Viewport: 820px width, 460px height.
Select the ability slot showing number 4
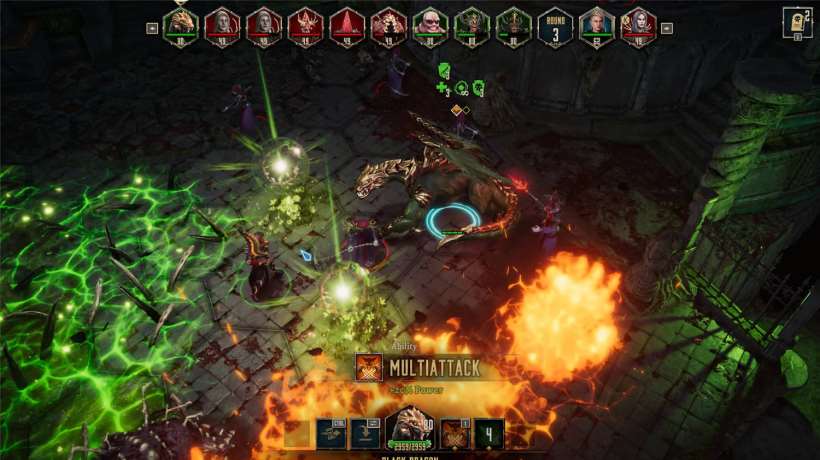[489, 433]
